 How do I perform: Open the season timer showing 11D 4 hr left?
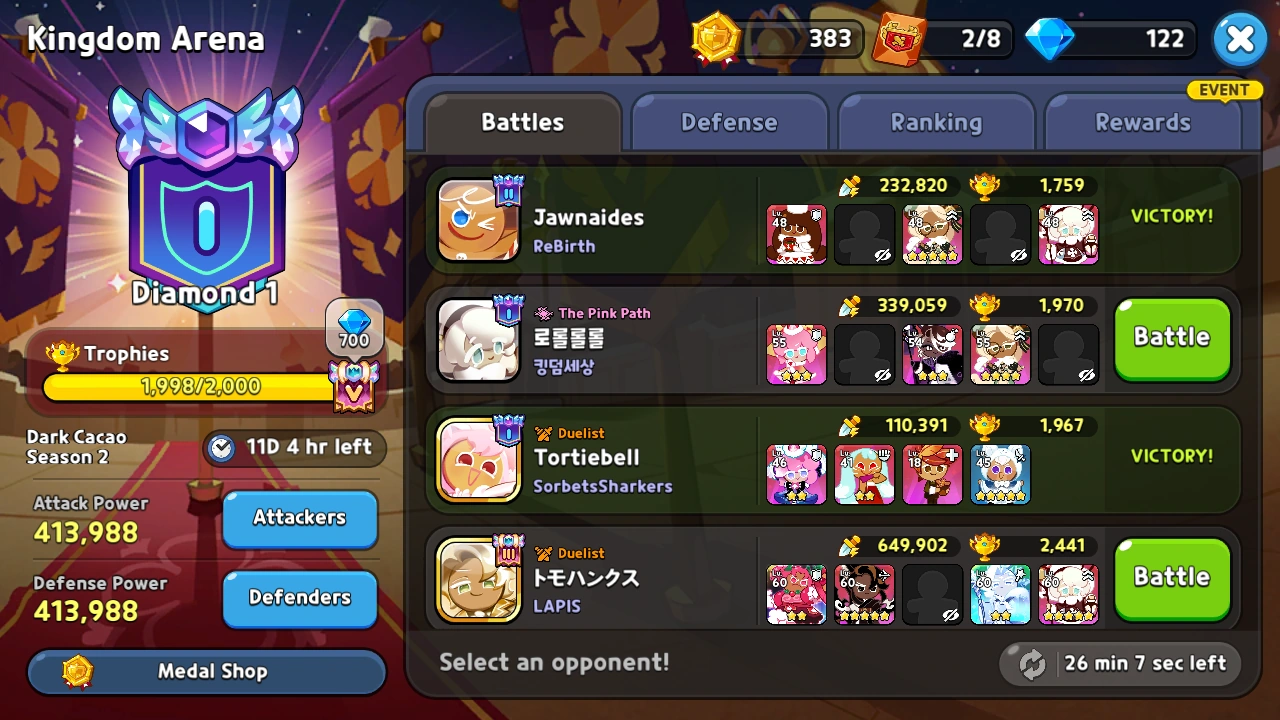(294, 448)
